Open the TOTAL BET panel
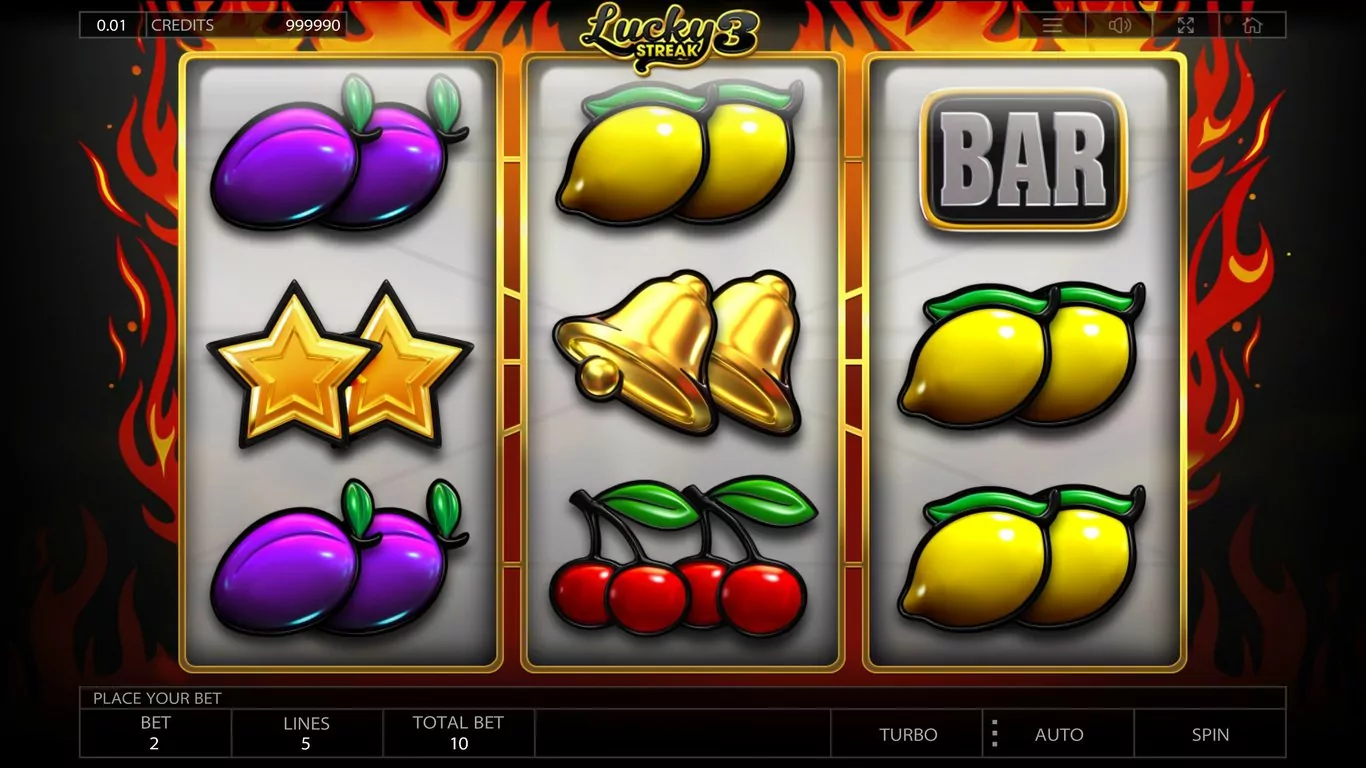Image resolution: width=1366 pixels, height=768 pixels. pos(458,733)
